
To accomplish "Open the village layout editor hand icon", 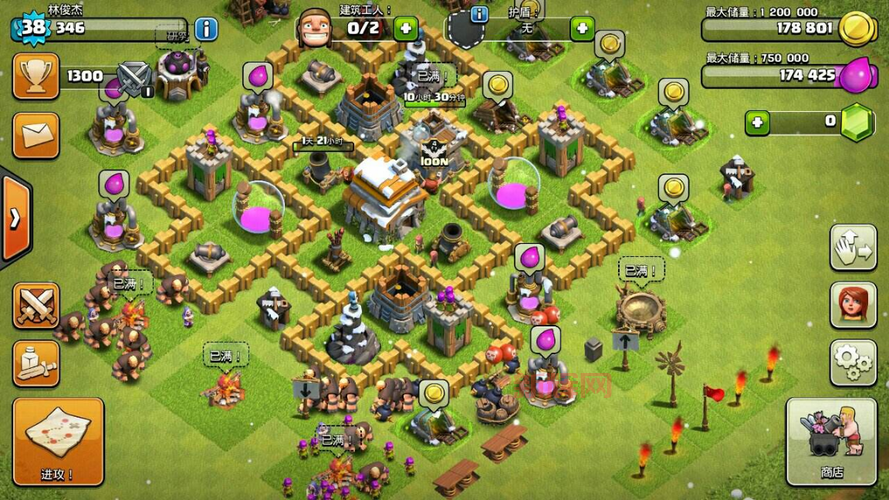I will coord(852,248).
